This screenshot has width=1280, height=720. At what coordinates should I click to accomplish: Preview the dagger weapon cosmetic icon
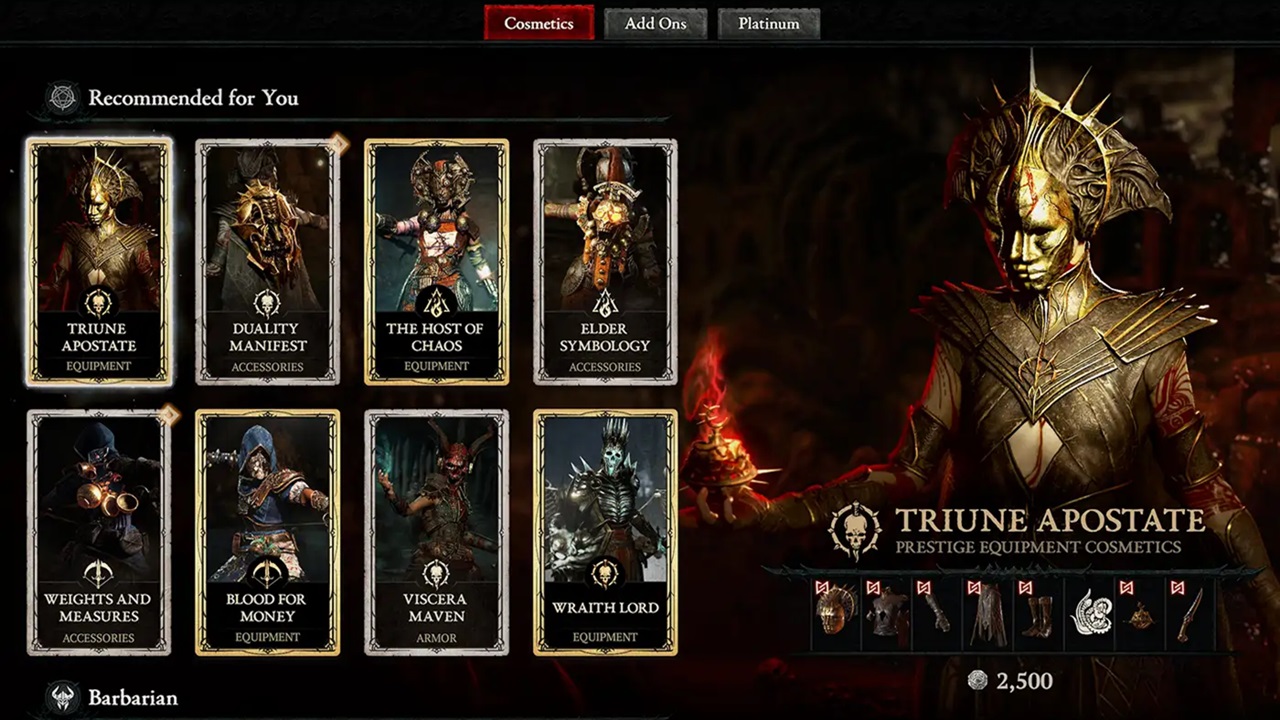[x=1188, y=615]
